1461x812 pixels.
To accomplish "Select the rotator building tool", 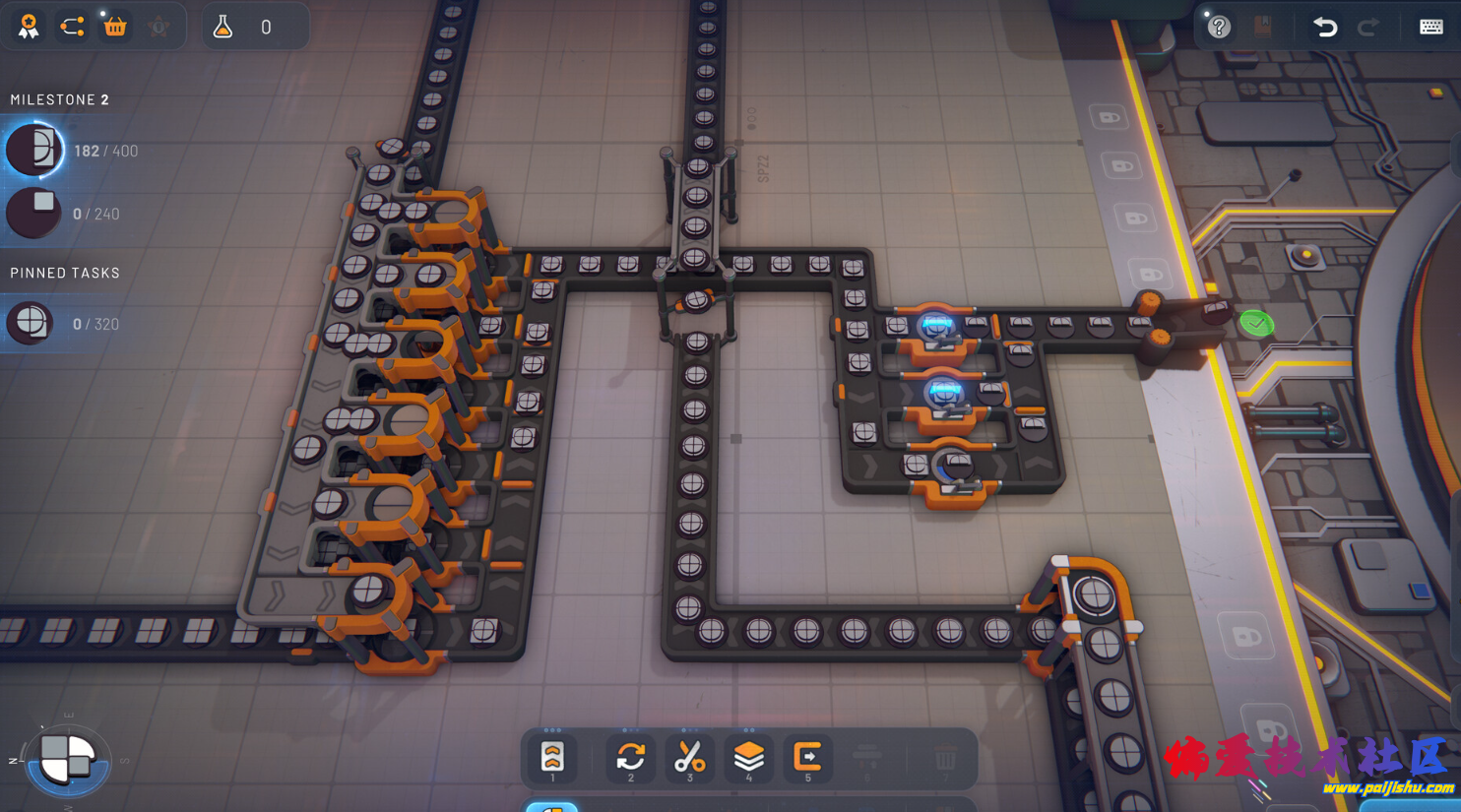I will click(631, 757).
